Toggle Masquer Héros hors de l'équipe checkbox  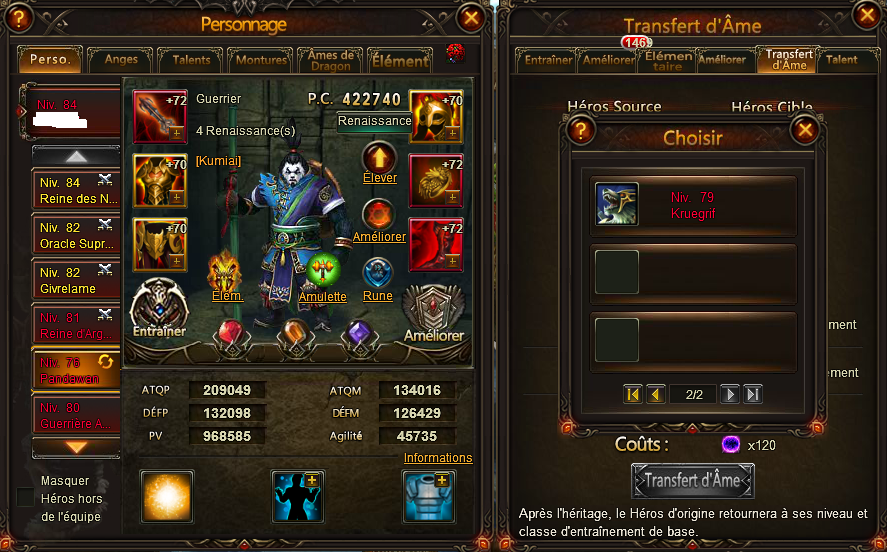click(x=26, y=497)
